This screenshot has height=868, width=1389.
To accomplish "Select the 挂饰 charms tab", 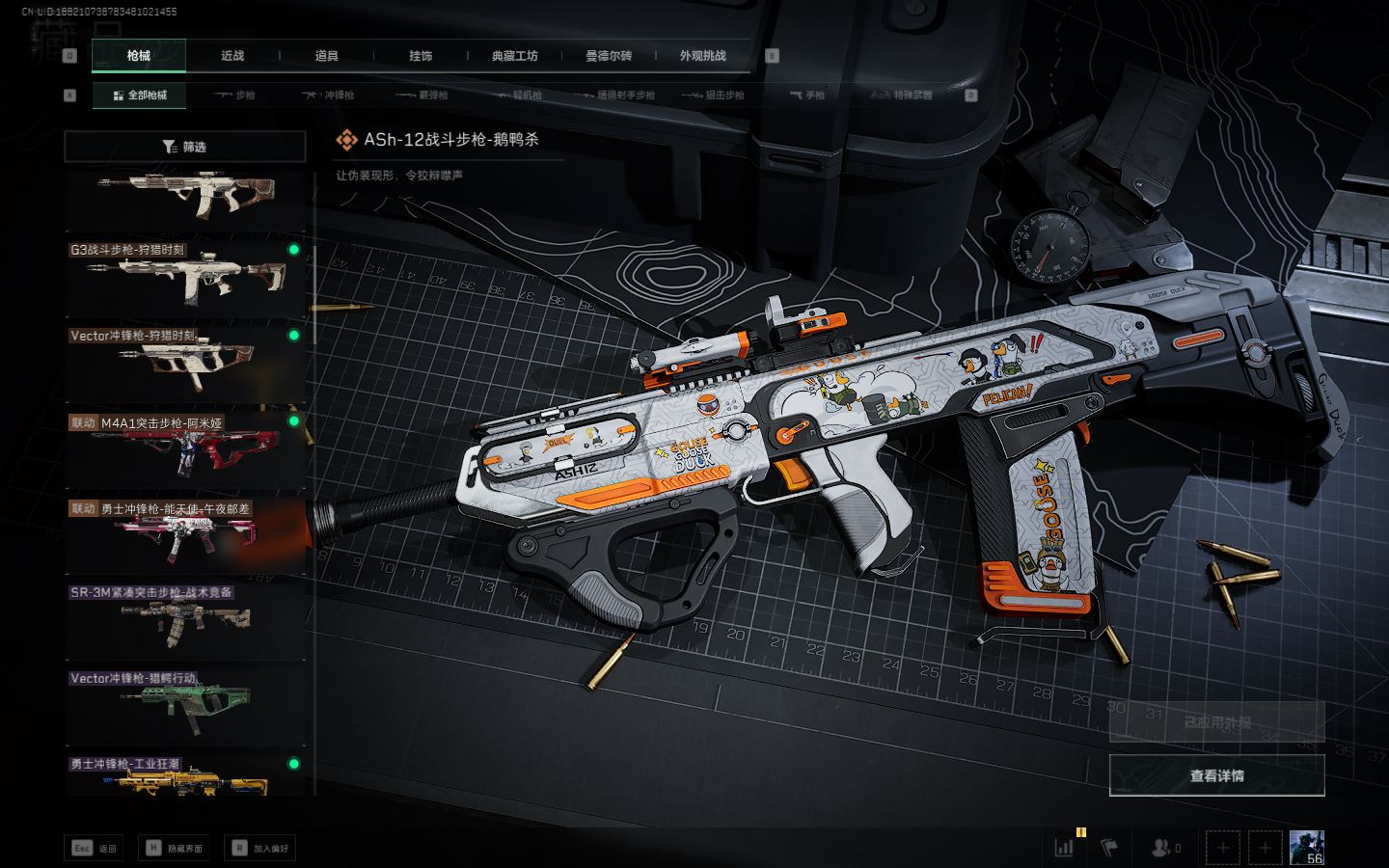I will 421,56.
